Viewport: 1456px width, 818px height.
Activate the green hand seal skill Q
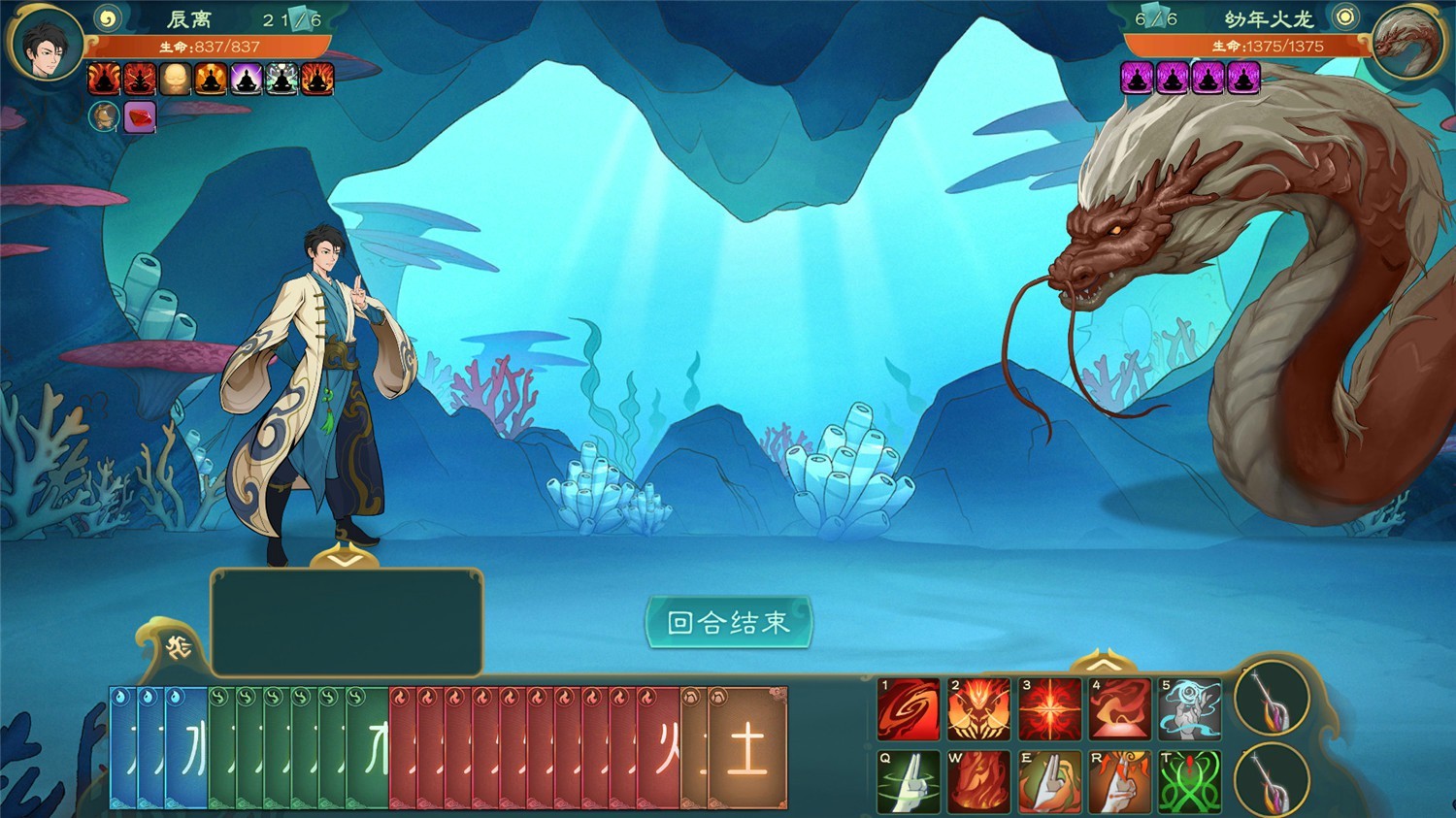click(x=908, y=782)
